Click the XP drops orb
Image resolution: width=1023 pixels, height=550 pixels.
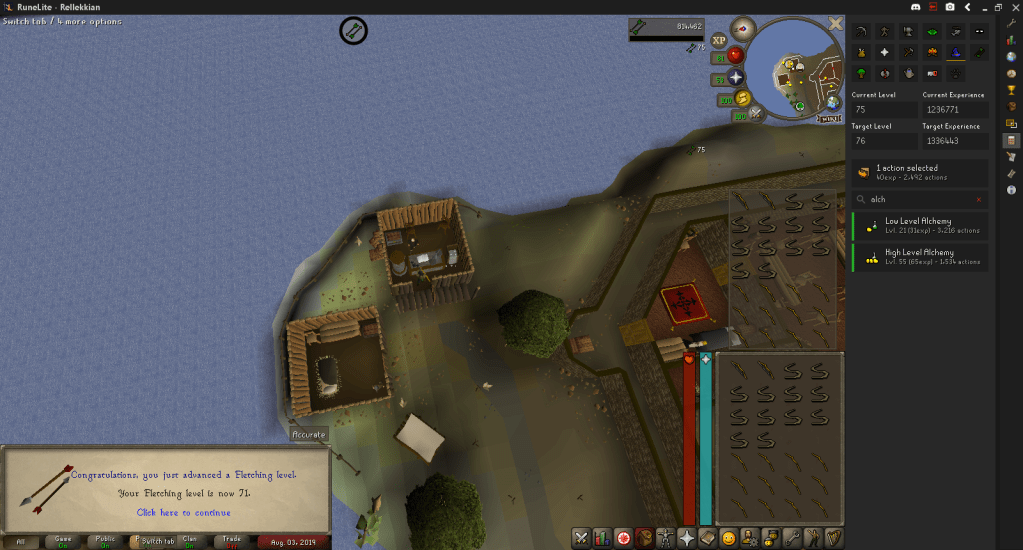click(719, 40)
